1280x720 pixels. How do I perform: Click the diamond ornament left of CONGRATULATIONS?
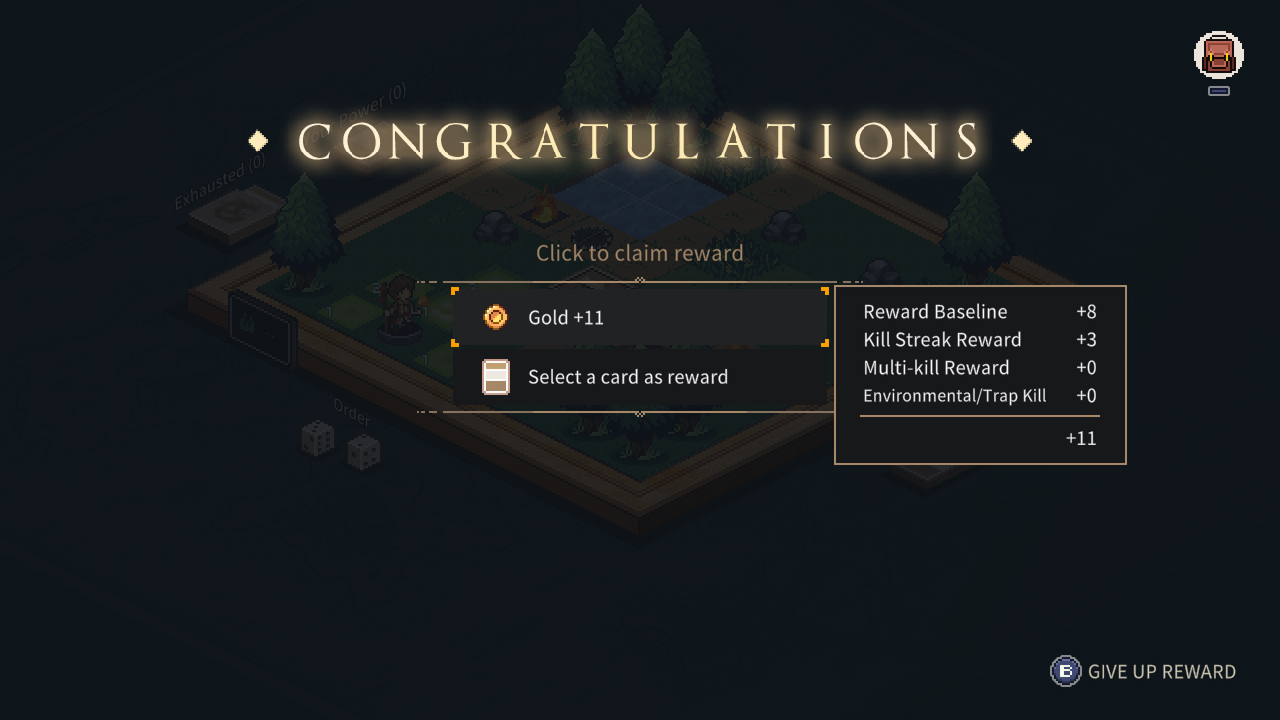click(257, 141)
